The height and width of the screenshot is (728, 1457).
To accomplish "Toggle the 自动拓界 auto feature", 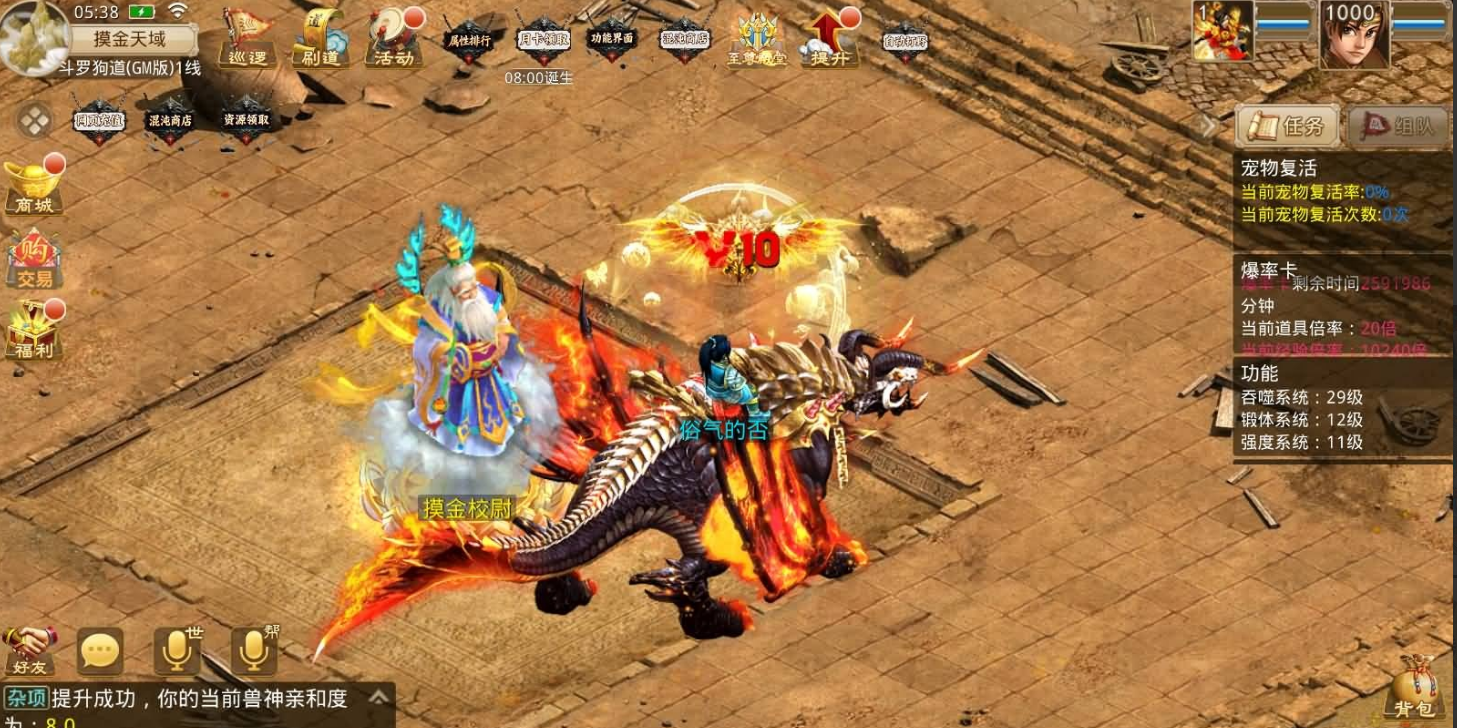I will point(905,40).
